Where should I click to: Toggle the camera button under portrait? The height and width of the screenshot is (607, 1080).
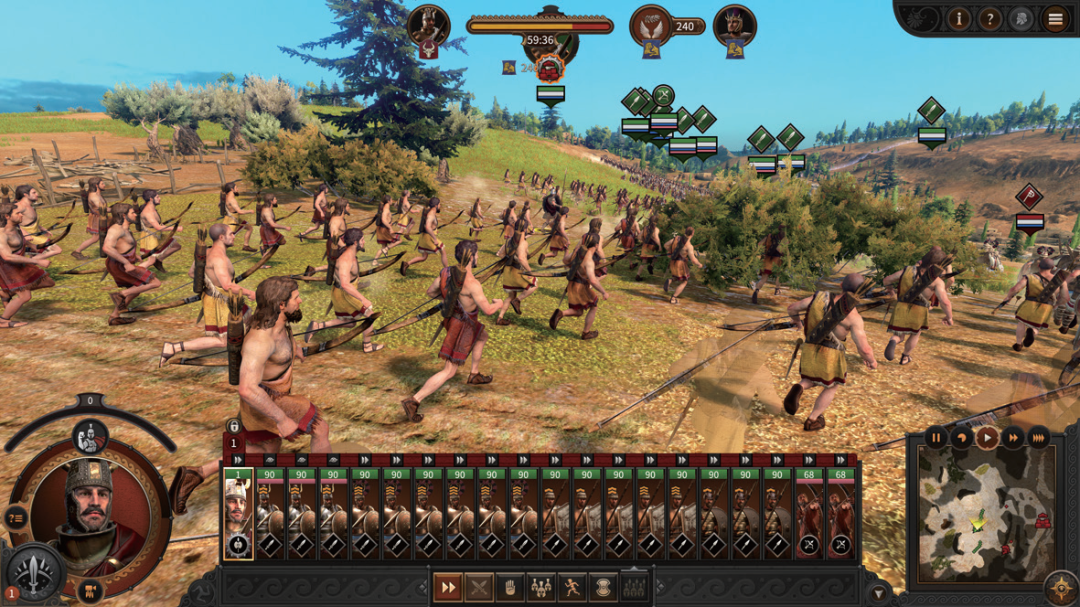point(90,589)
